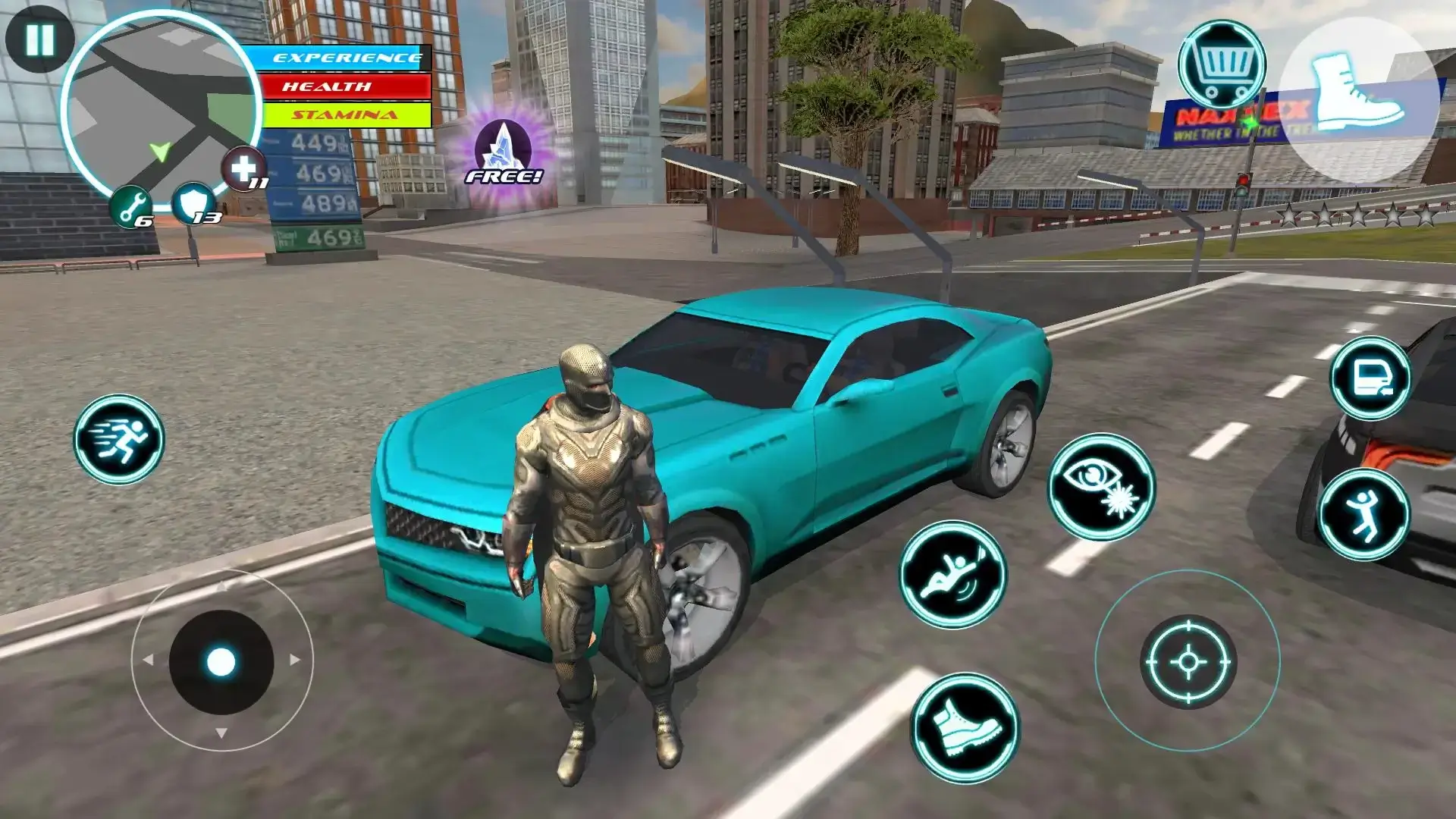Tap the plus icon showing 11

click(x=244, y=168)
